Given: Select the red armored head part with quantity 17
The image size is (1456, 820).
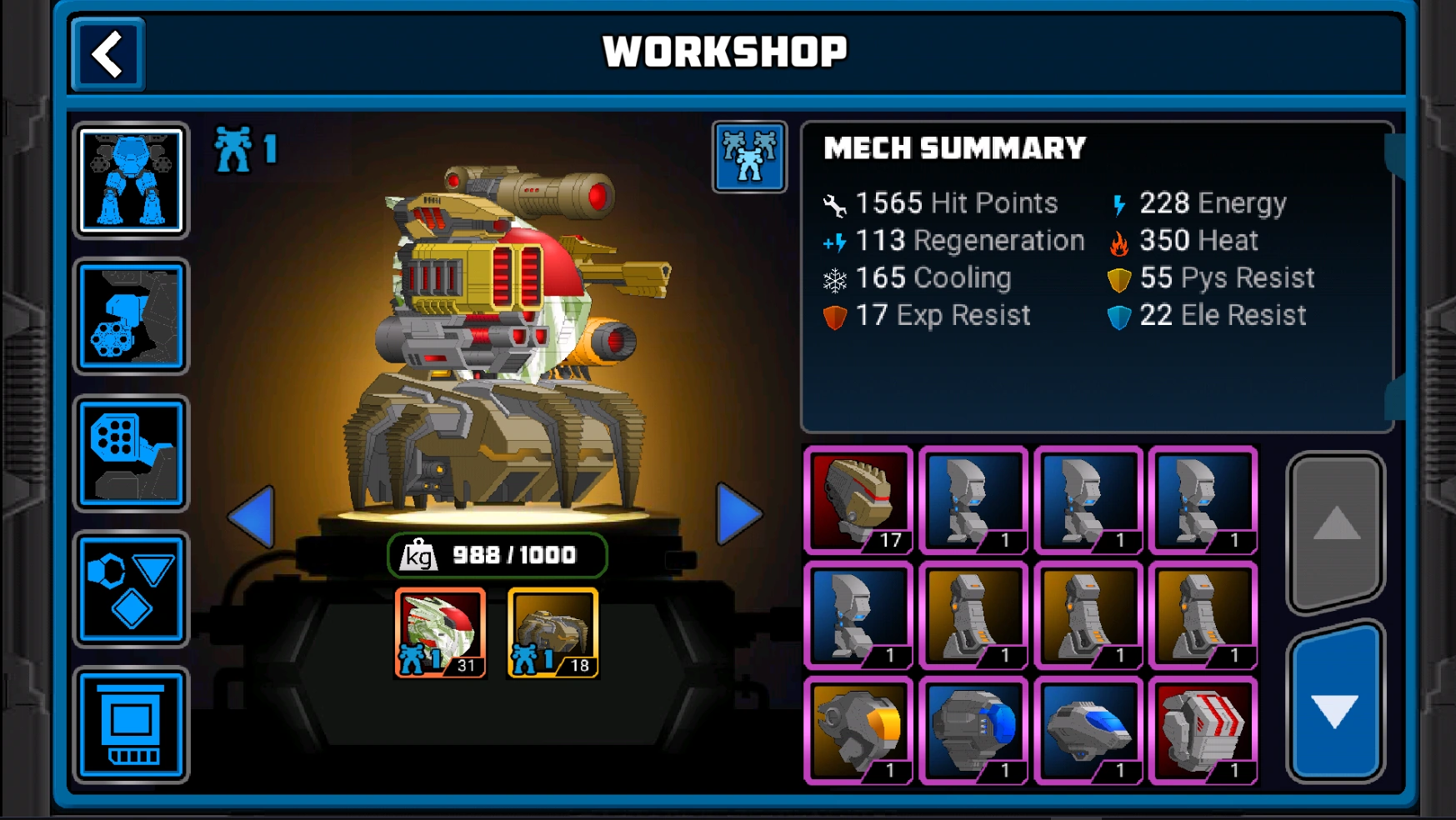Looking at the screenshot, I should click(859, 500).
